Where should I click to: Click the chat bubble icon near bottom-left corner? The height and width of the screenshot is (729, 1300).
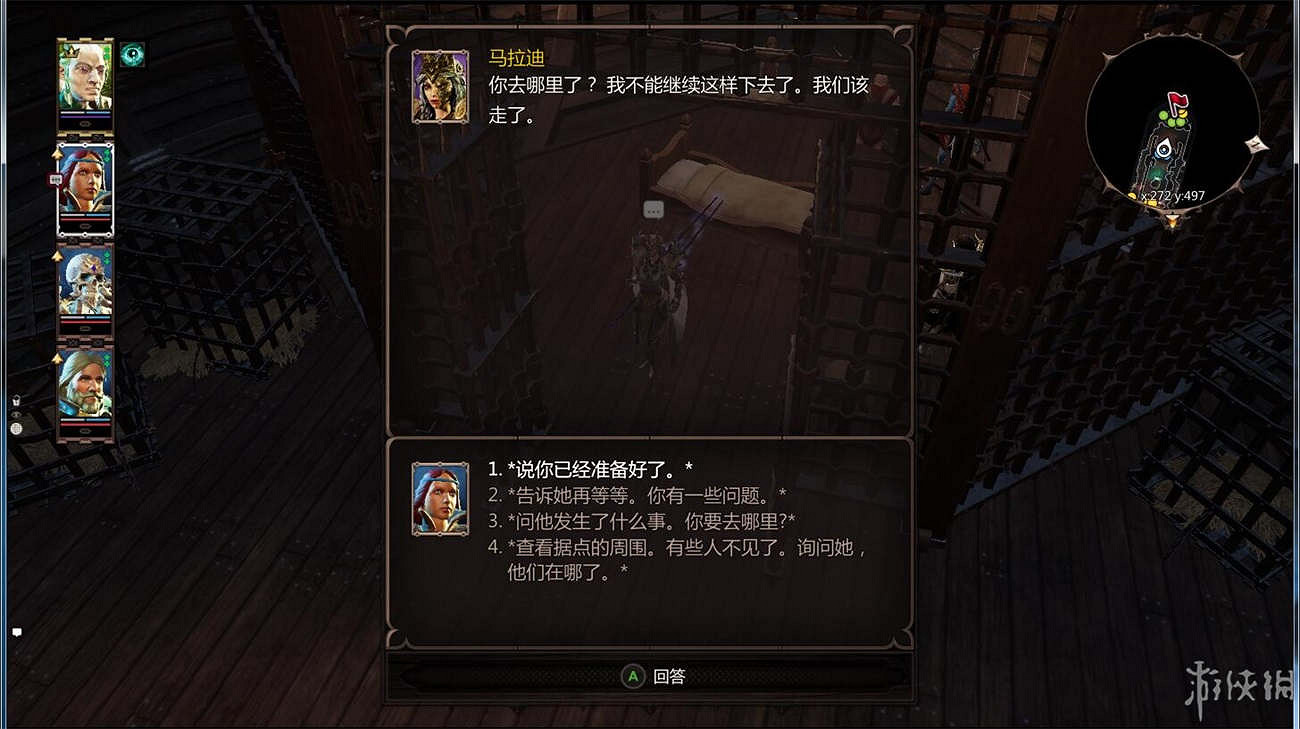click(x=16, y=632)
